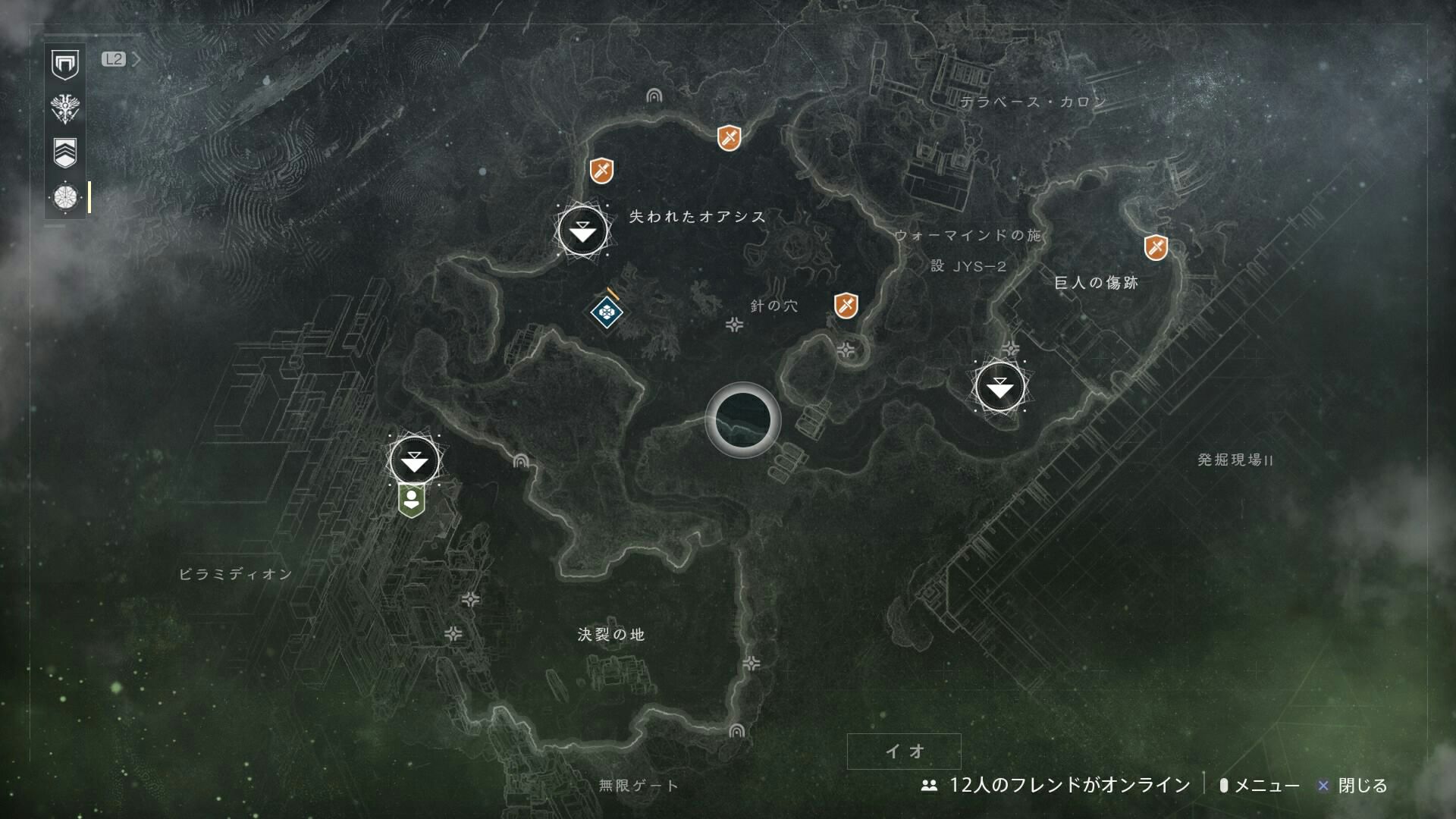Select the lost sector marker near 無限ゲート

point(736,732)
